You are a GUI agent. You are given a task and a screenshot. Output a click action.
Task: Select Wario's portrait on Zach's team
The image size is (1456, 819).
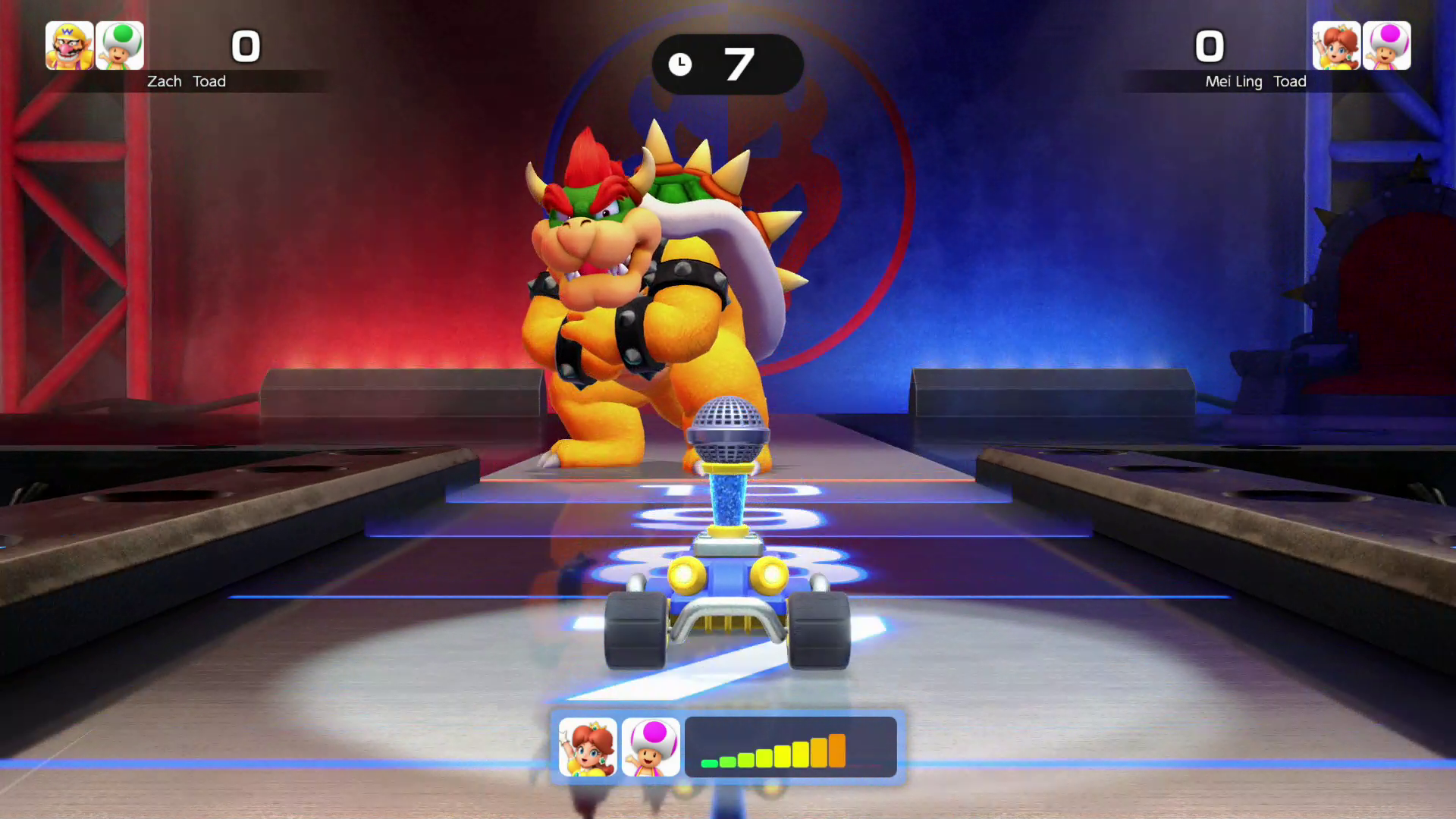coord(70,45)
